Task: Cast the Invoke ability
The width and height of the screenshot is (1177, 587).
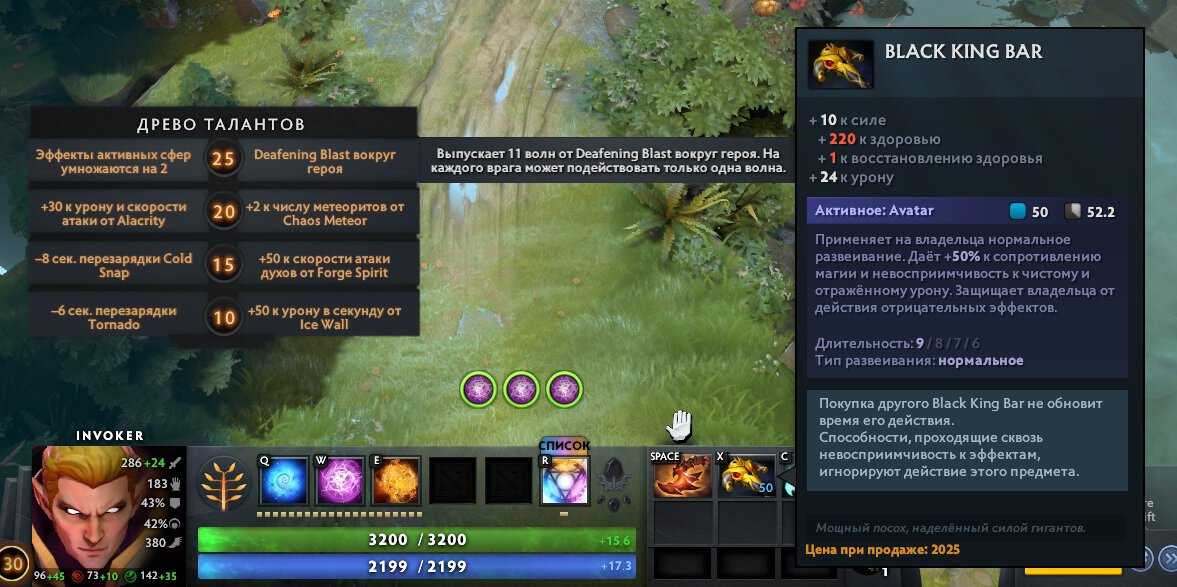Action: pyautogui.click(x=565, y=481)
